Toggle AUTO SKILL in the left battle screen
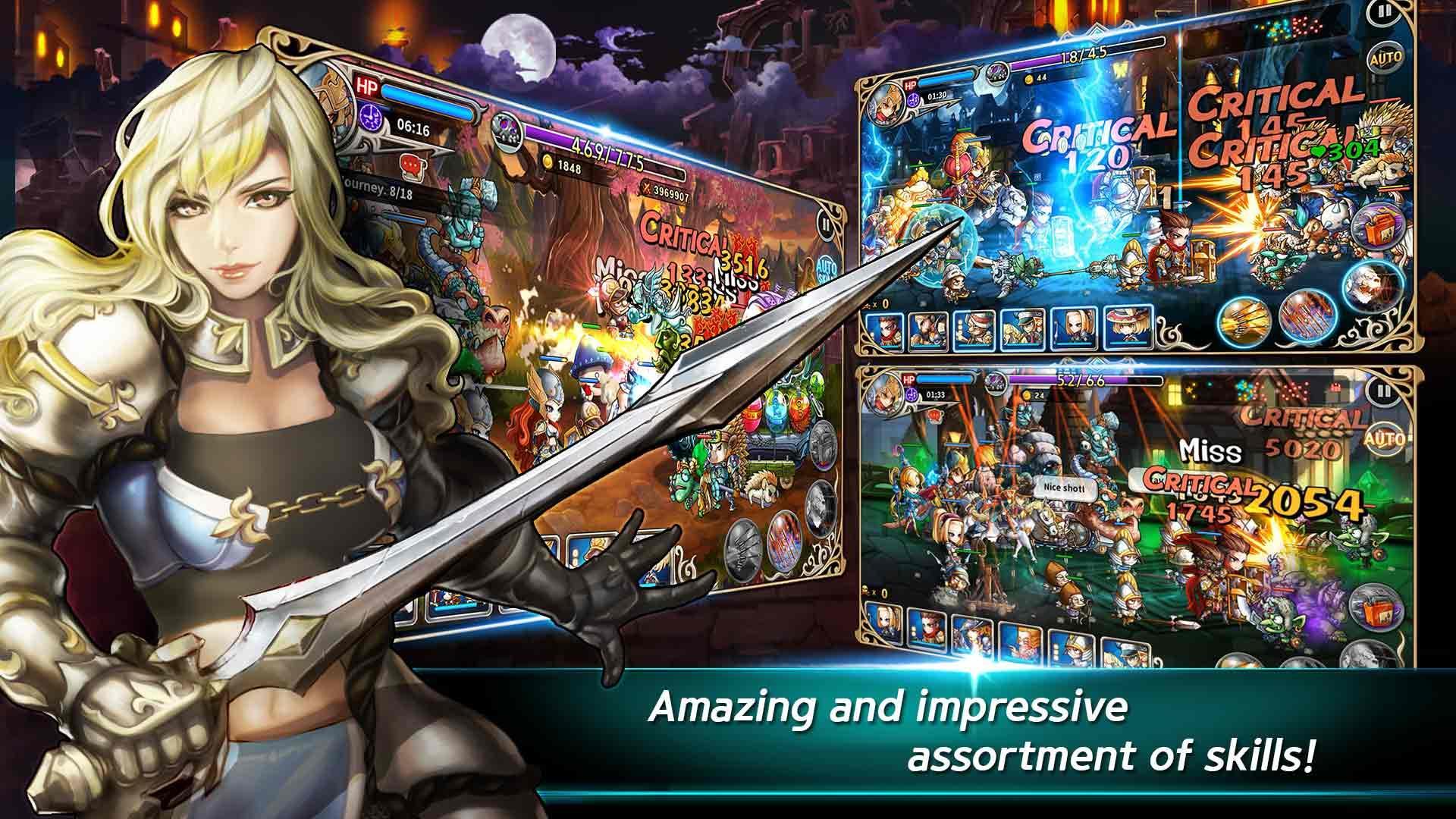This screenshot has width=1456, height=819. point(828,268)
